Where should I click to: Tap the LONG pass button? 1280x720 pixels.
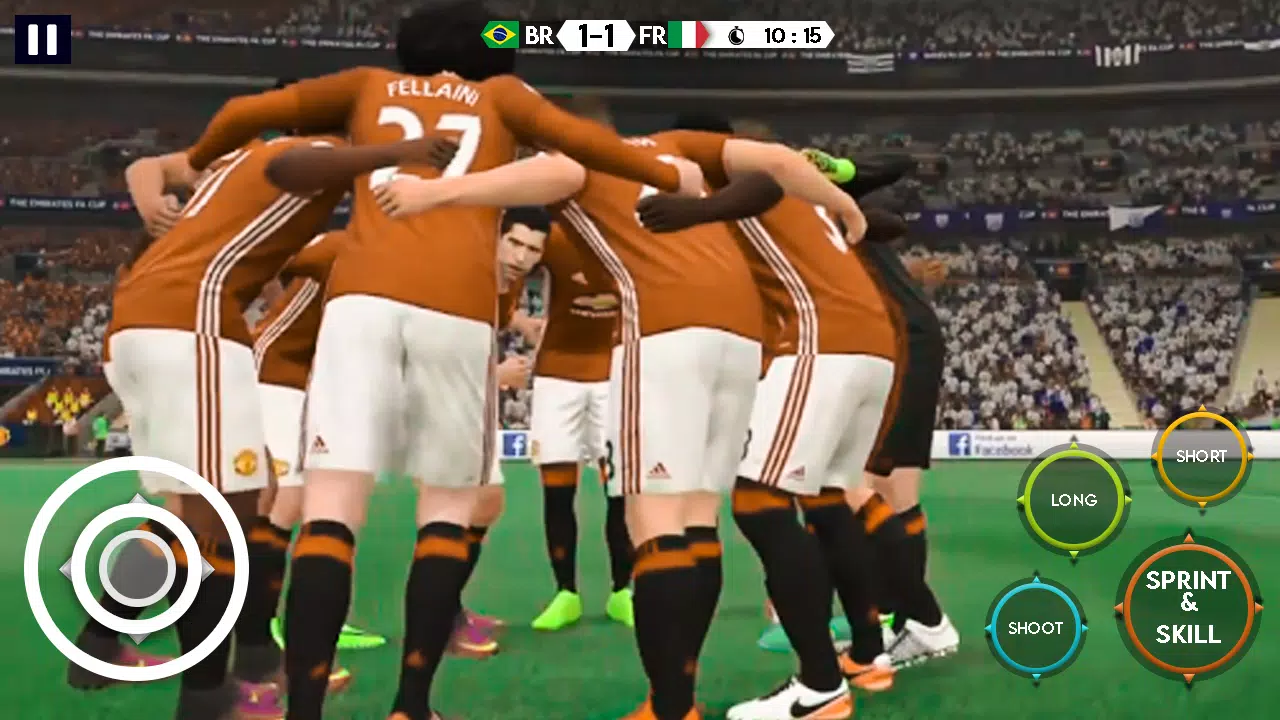point(1073,500)
